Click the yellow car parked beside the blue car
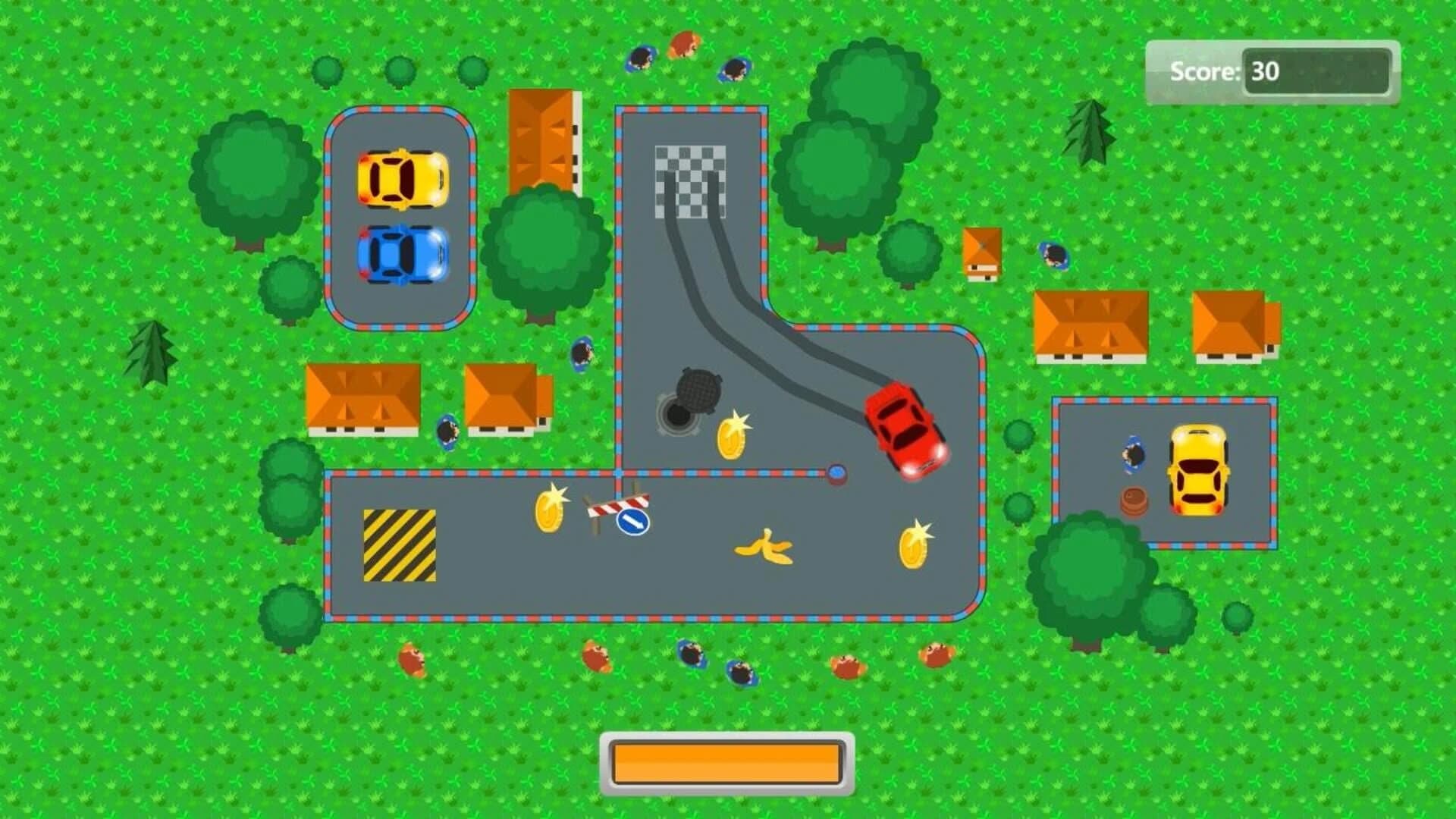This screenshot has width=1456, height=819. coord(402,178)
